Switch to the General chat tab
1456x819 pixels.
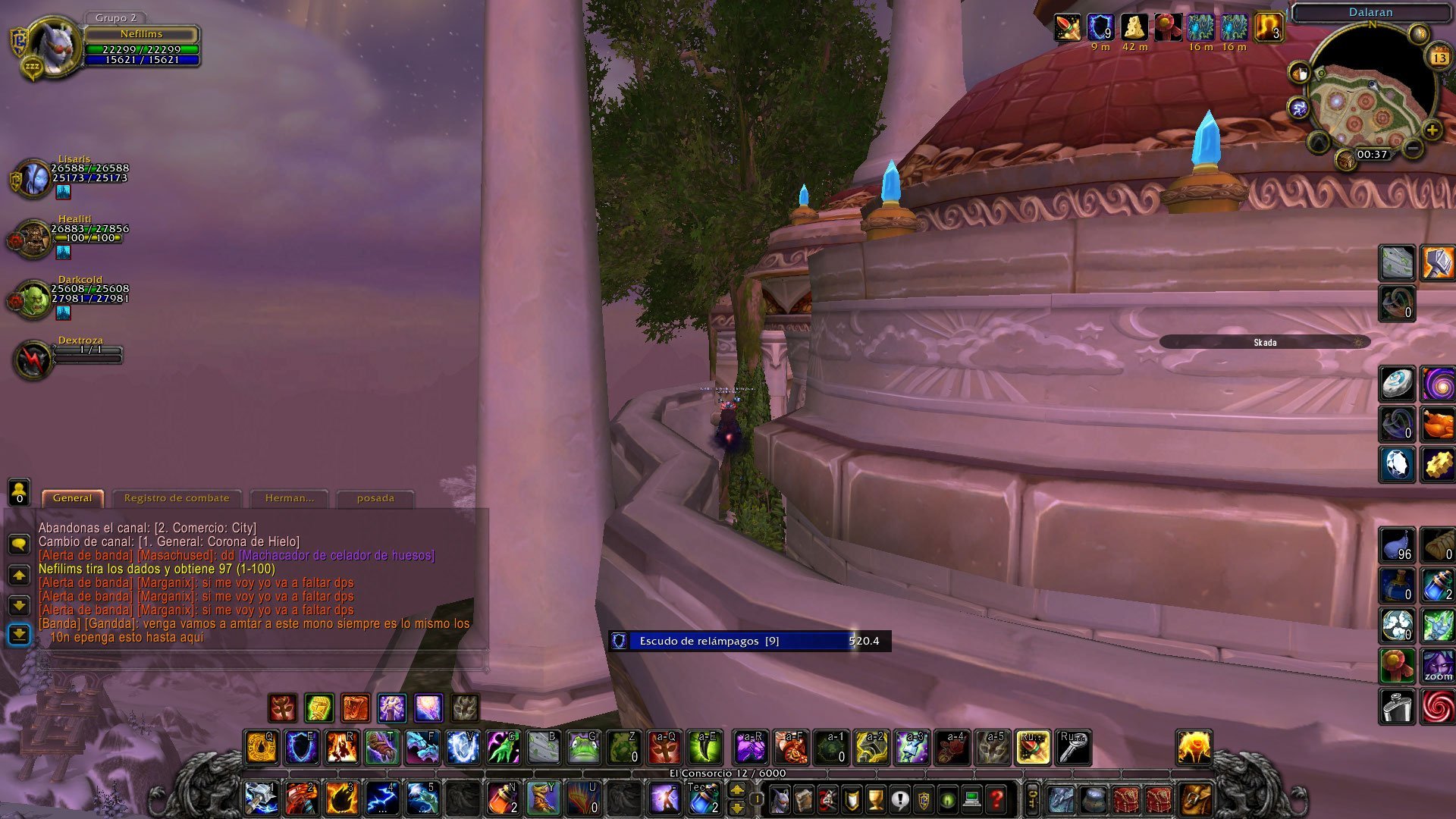73,498
